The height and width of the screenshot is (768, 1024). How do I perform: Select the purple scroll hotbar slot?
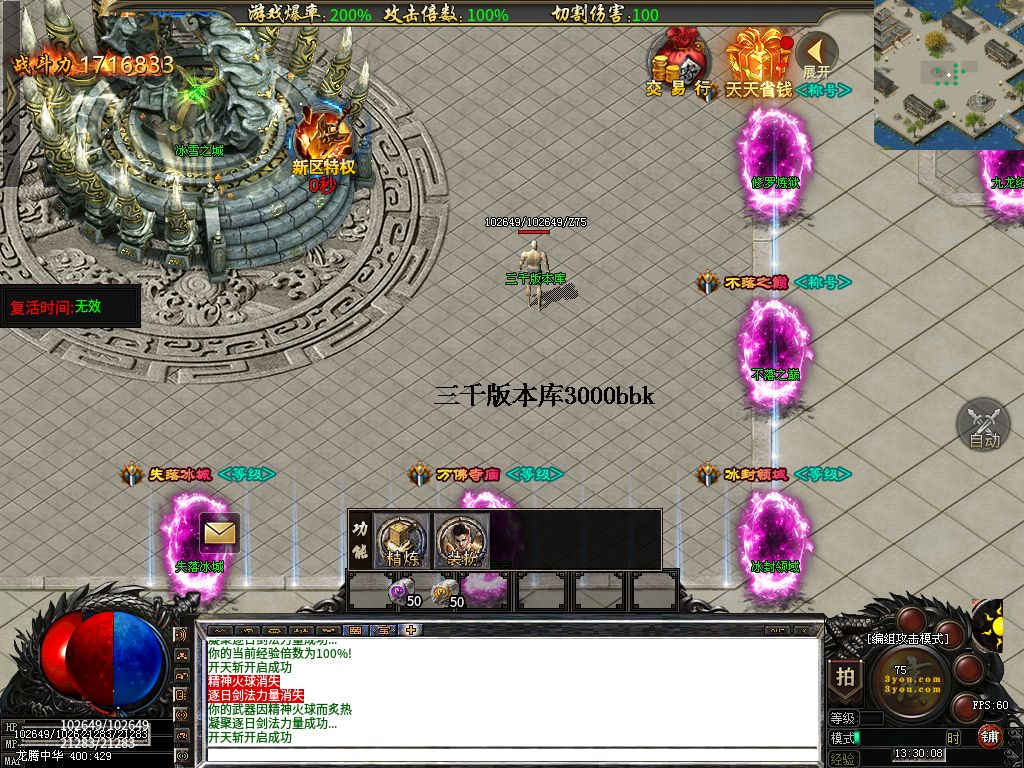tap(401, 594)
